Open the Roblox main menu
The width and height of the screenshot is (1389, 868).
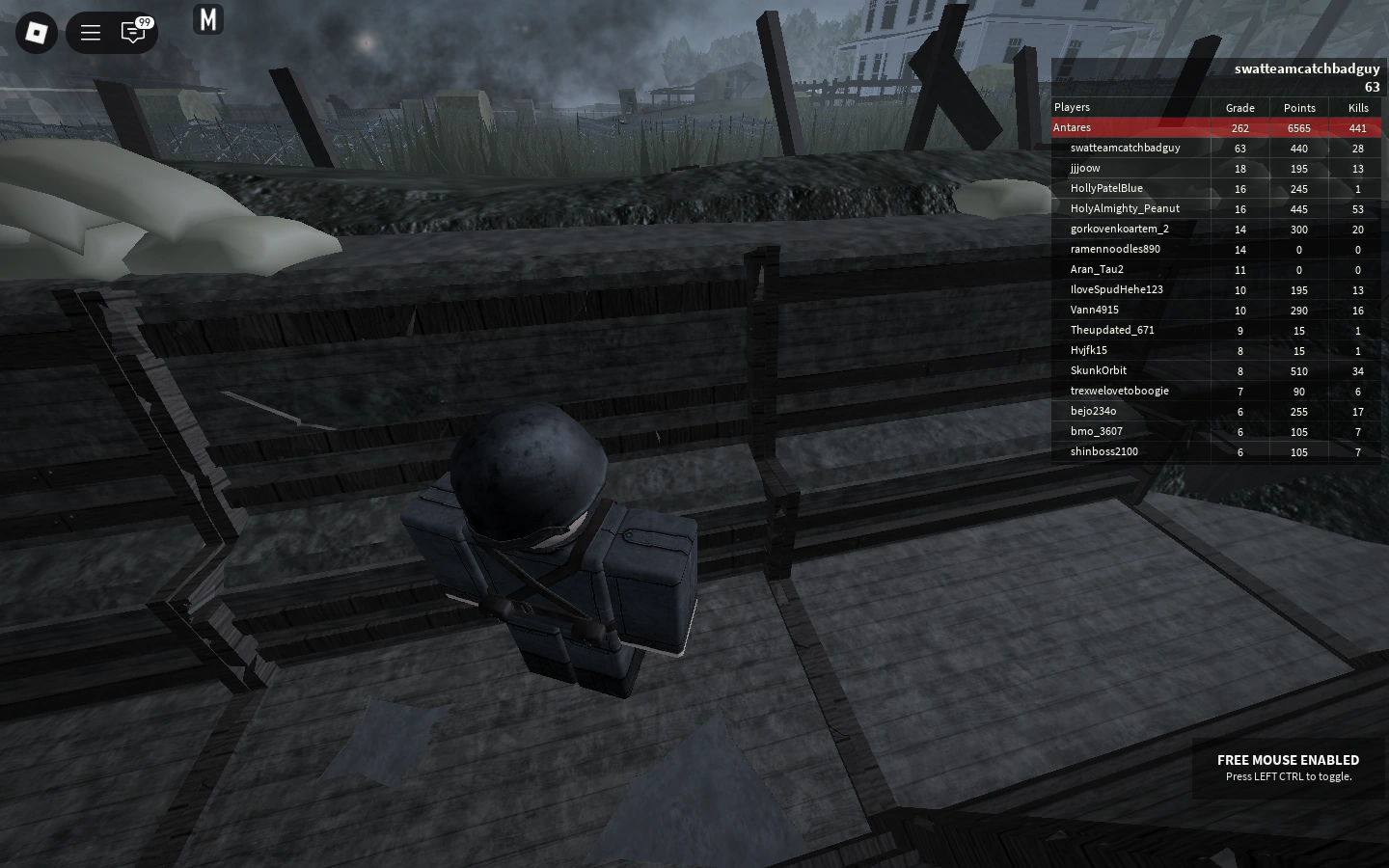pyautogui.click(x=36, y=32)
